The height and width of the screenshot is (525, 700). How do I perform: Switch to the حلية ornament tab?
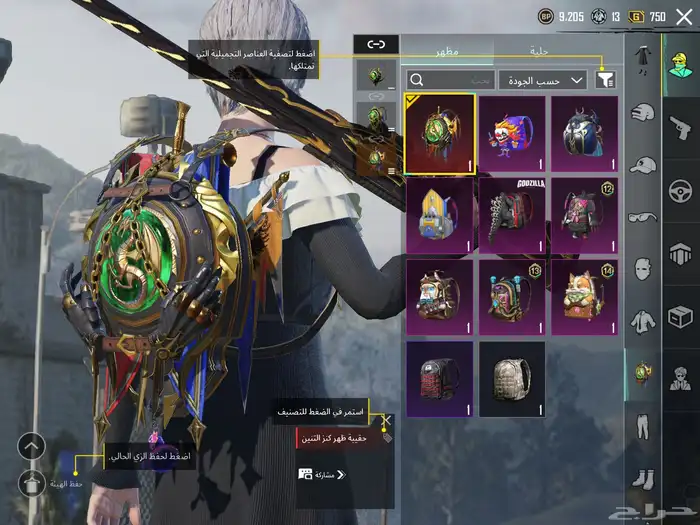(x=539, y=50)
